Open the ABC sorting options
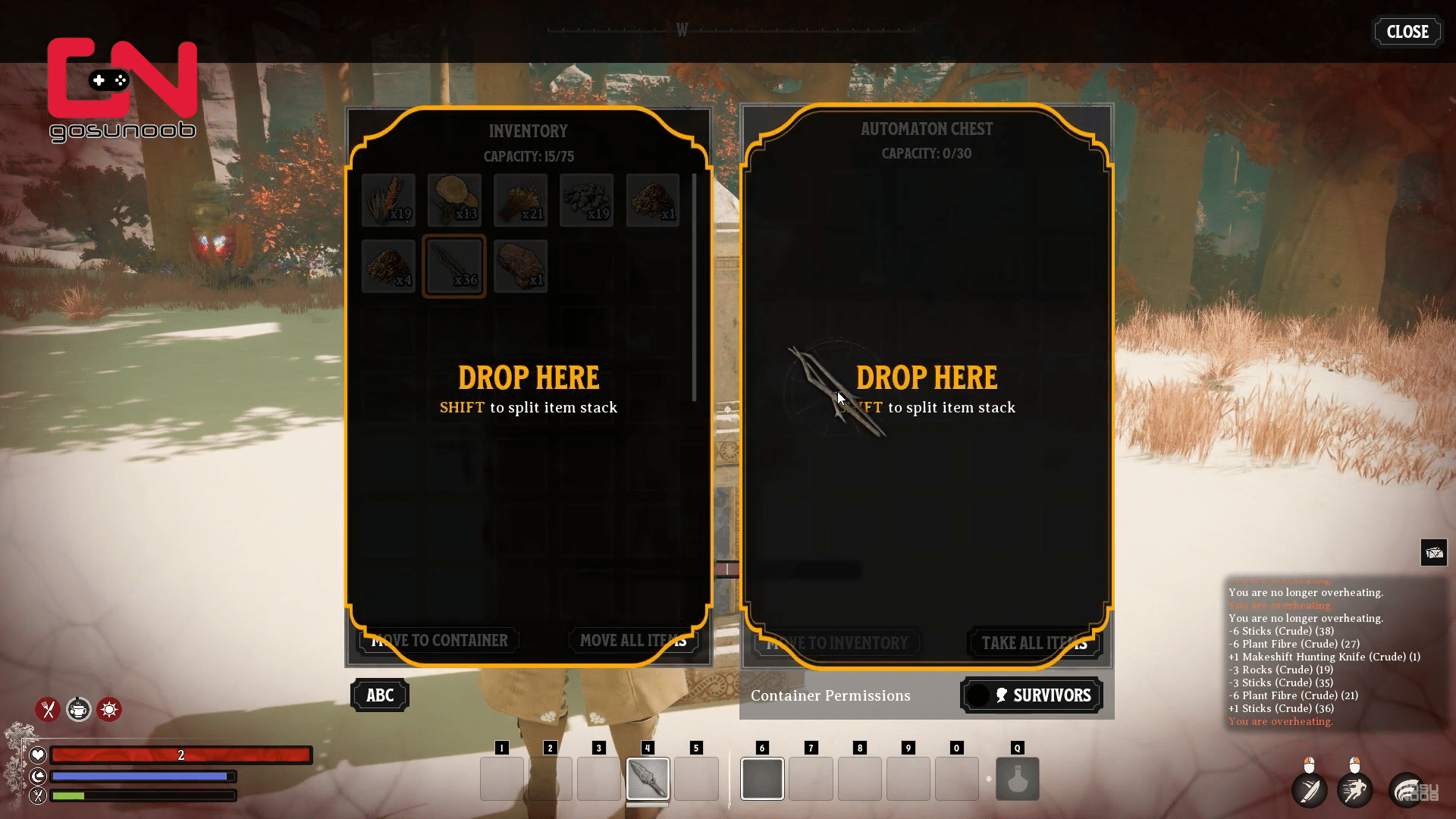The width and height of the screenshot is (1456, 819). tap(379, 695)
